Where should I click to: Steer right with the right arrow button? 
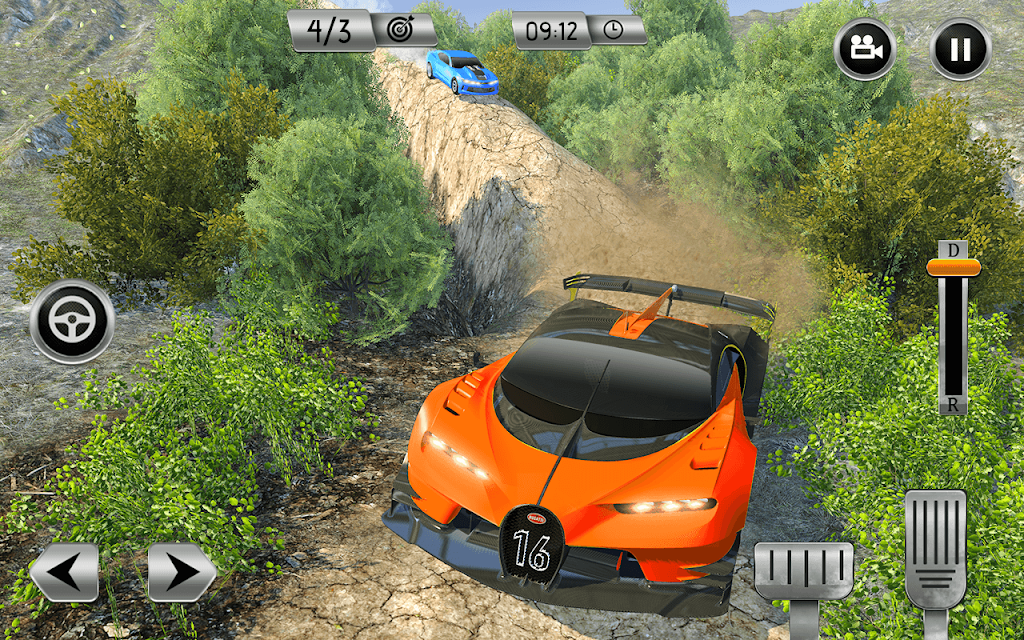click(182, 572)
